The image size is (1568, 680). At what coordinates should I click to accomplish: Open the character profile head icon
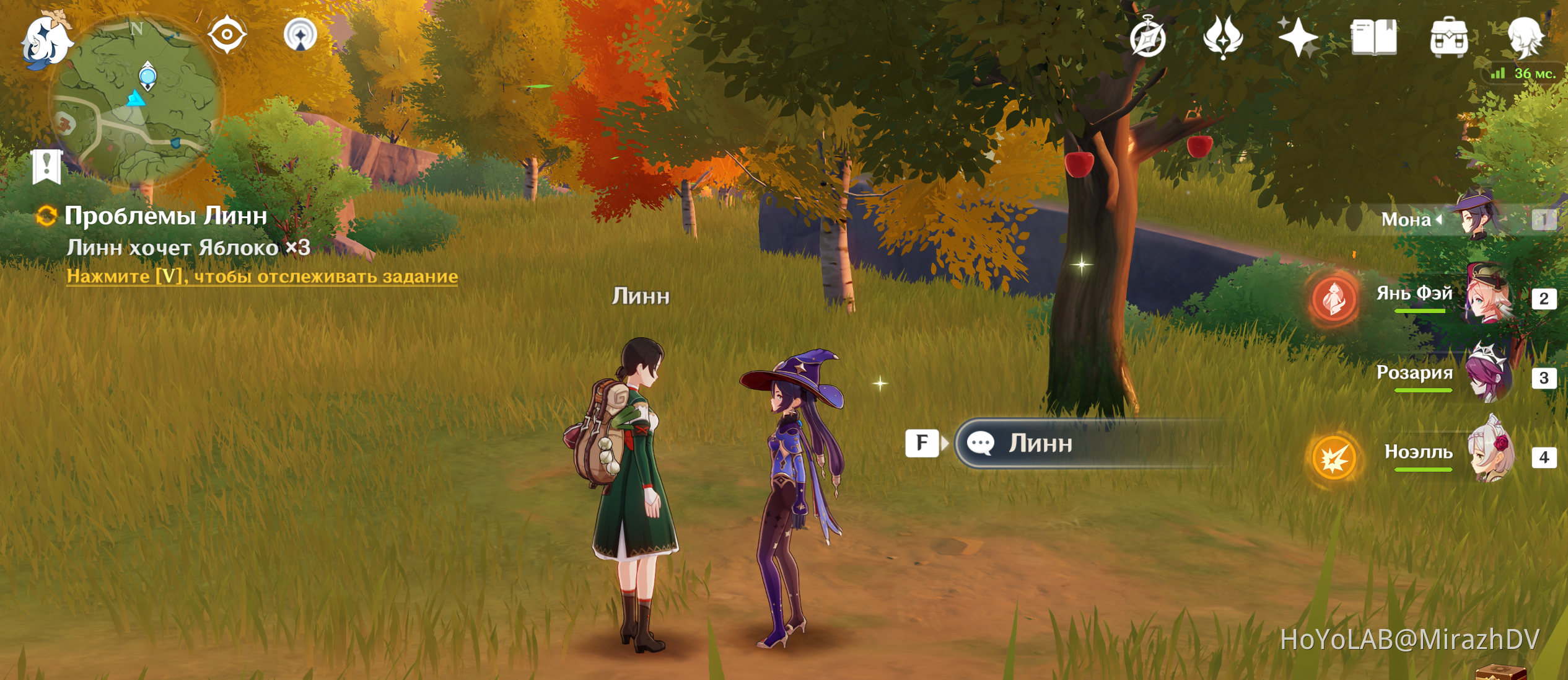(x=1524, y=38)
